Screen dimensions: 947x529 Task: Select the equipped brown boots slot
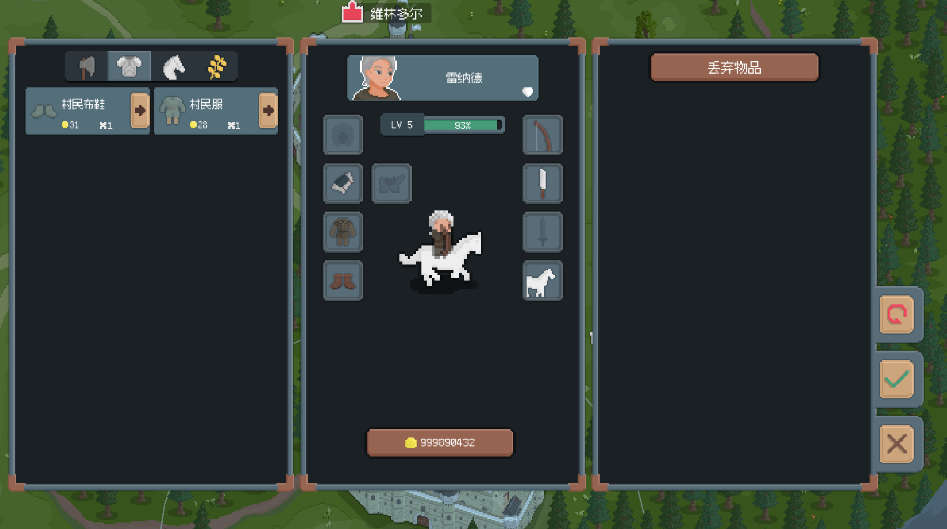click(343, 281)
